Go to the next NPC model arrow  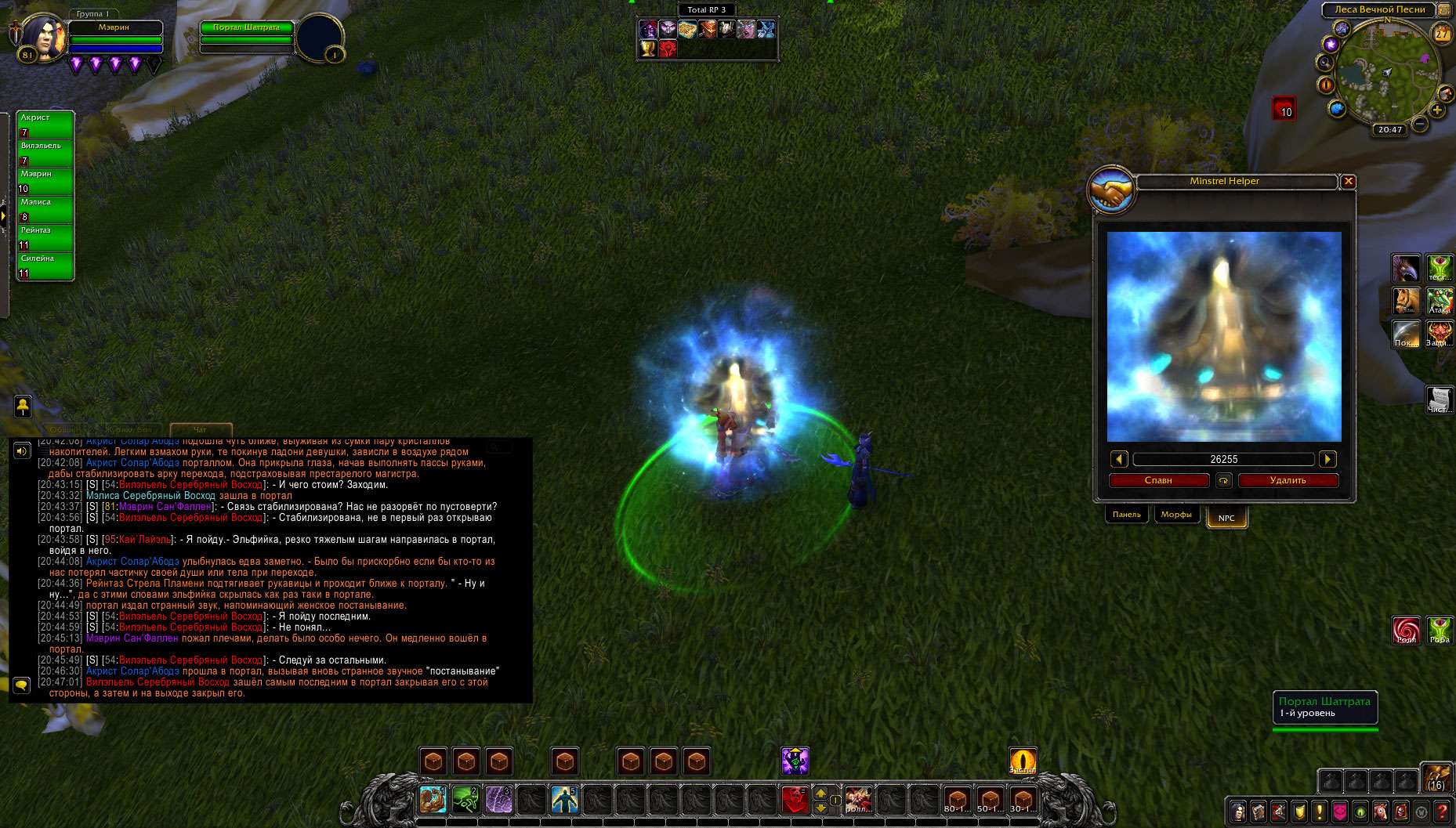tap(1327, 460)
